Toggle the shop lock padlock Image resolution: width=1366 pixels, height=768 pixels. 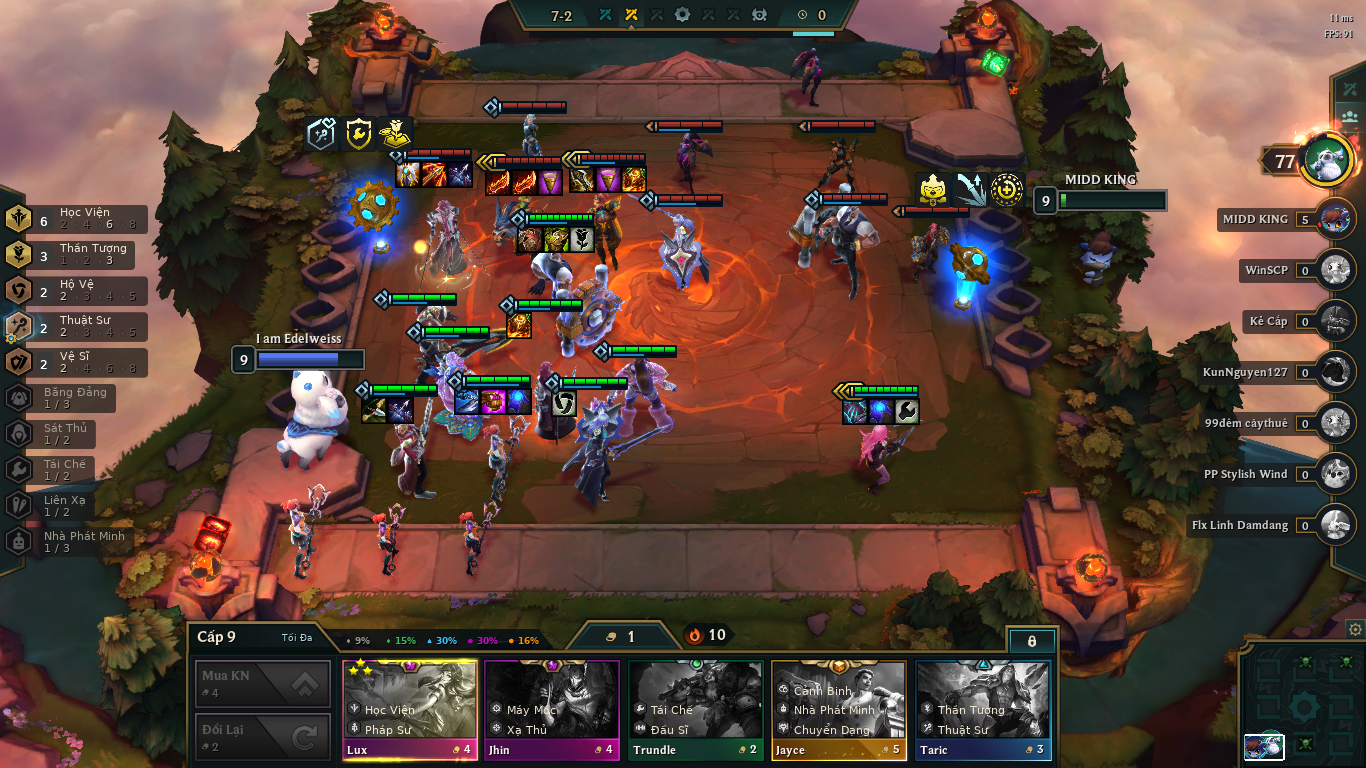[1032, 641]
